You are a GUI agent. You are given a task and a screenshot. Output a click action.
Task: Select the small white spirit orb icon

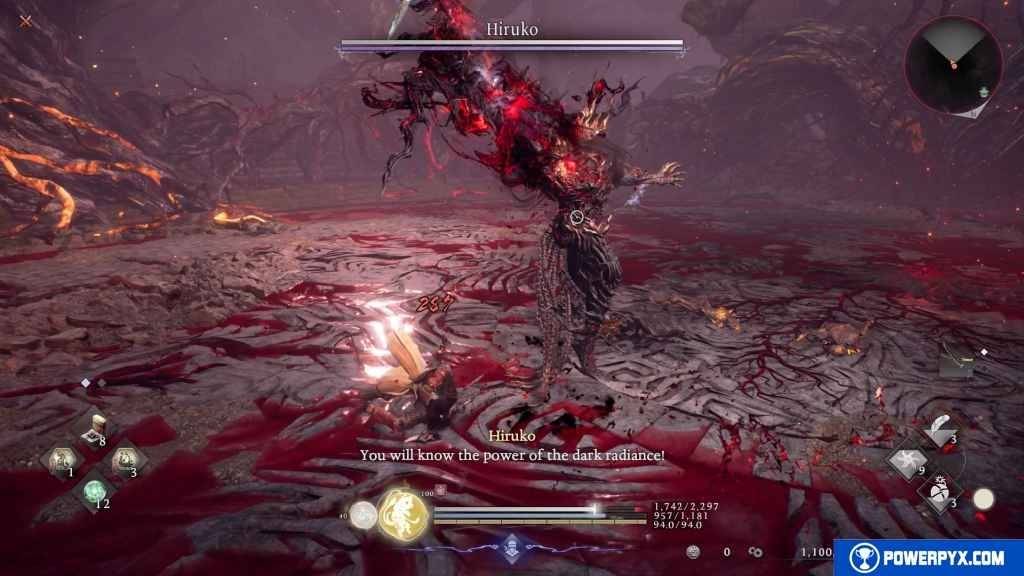click(365, 516)
